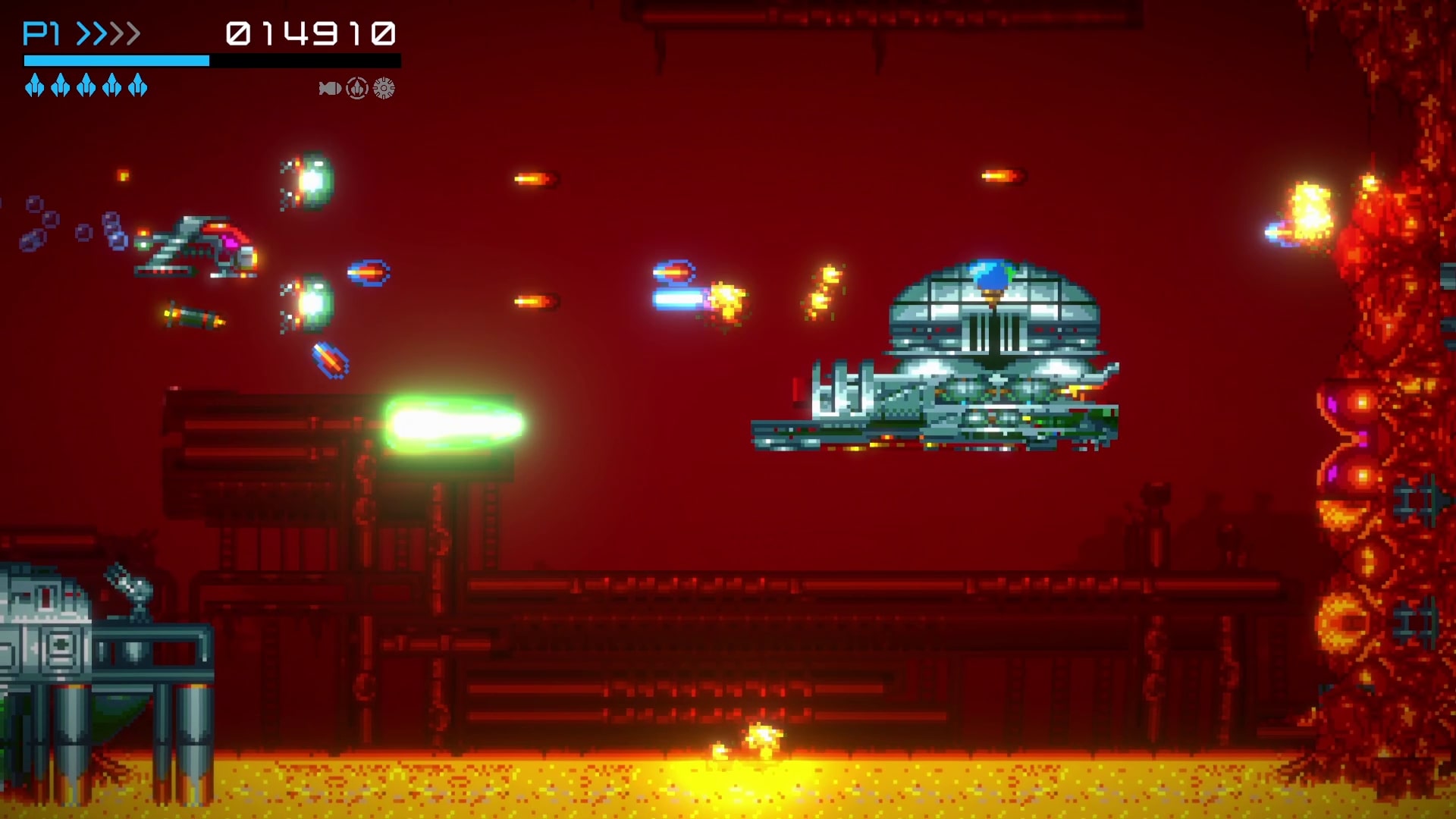The width and height of the screenshot is (1456, 819).
Task: Click the speed level chevrons indicator
Action: point(108,33)
